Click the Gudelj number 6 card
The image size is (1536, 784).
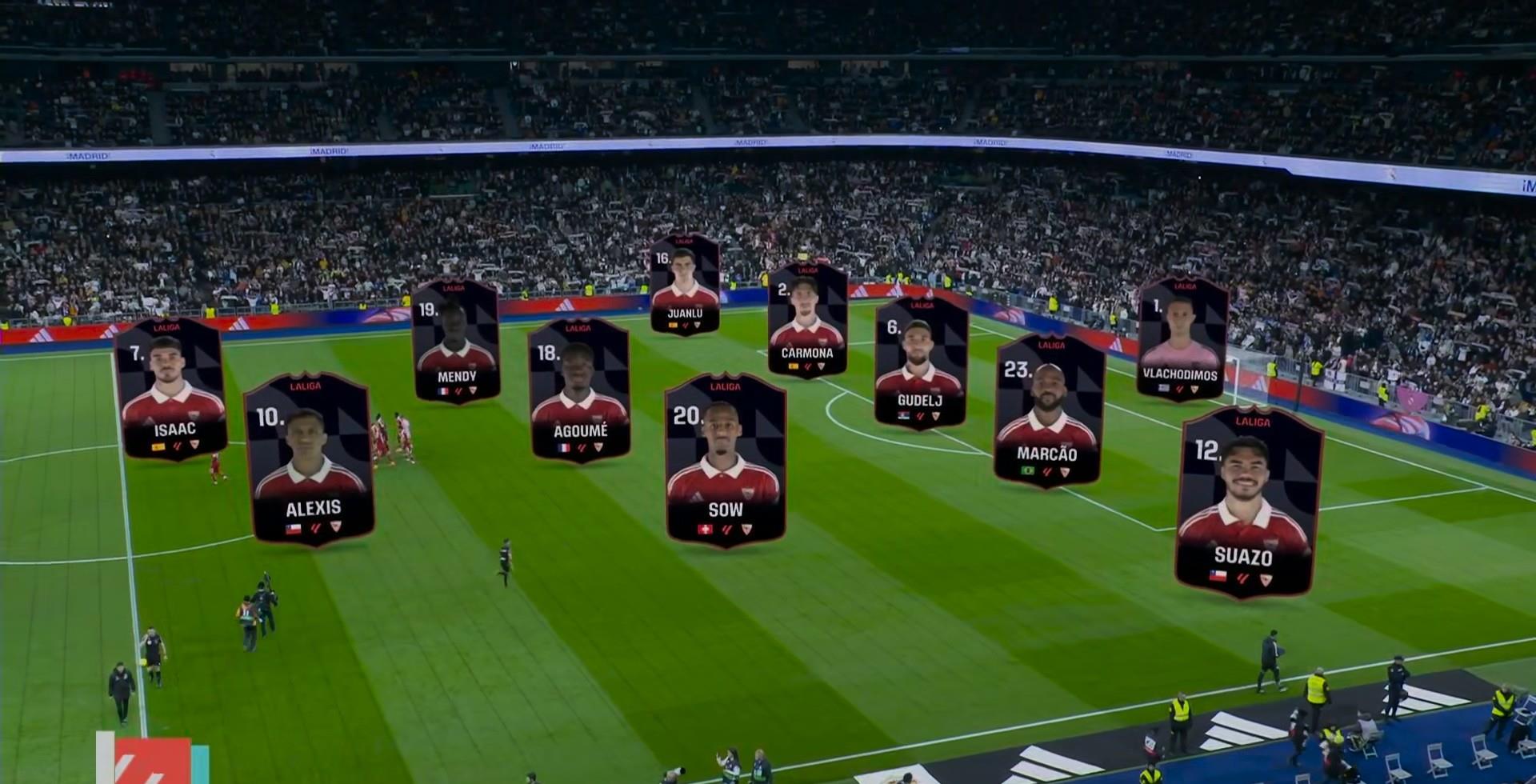pyautogui.click(x=920, y=362)
